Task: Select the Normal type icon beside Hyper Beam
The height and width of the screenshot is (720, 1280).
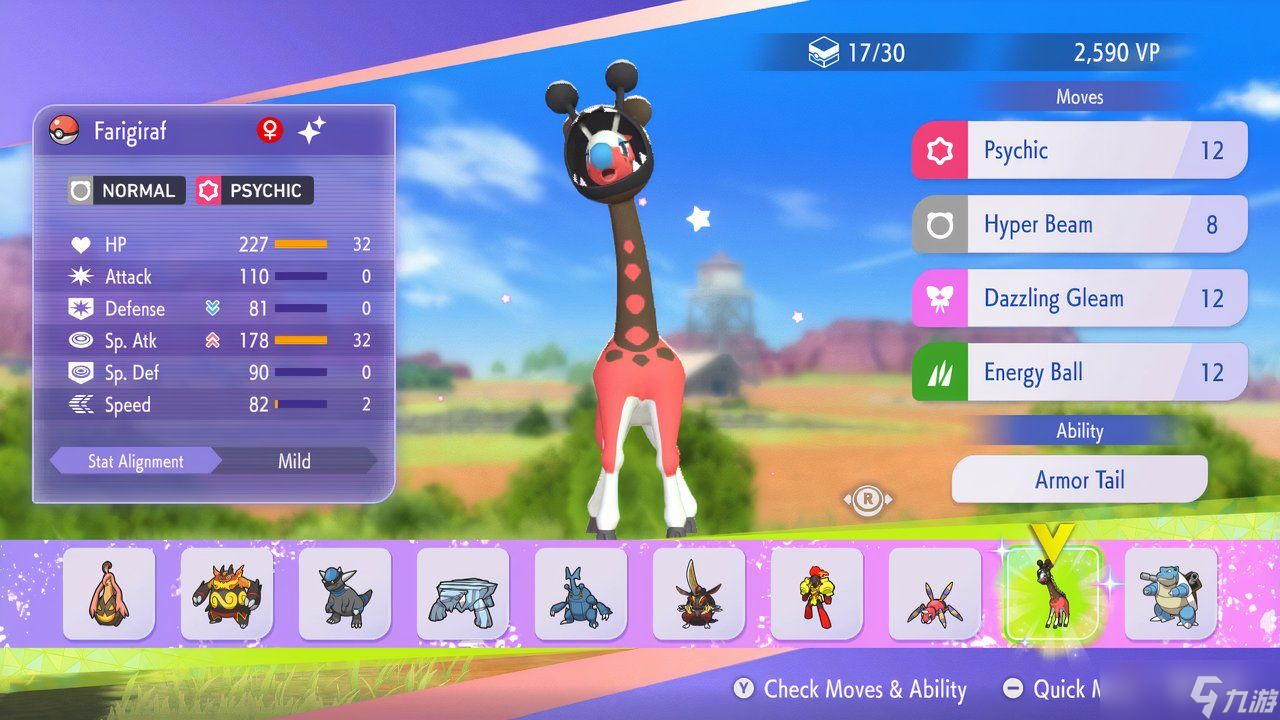Action: coord(938,224)
